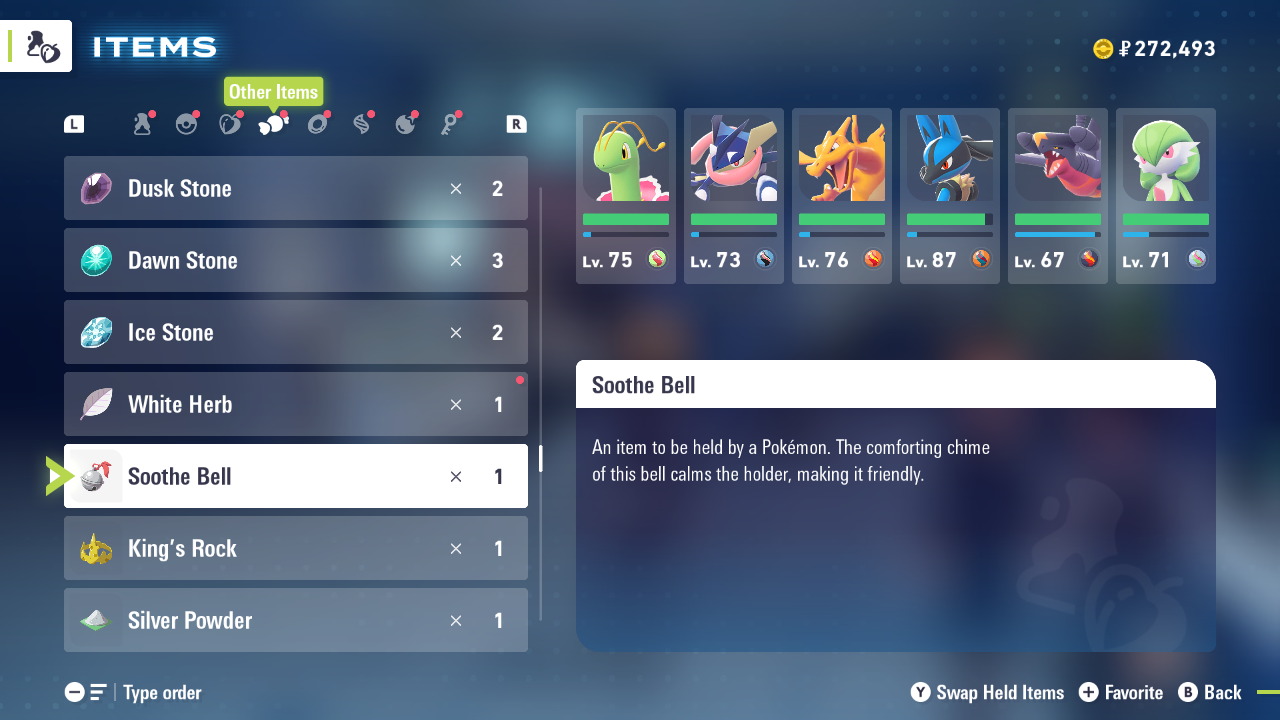
Task: Pick the Ice Stone entry
Action: 295,332
